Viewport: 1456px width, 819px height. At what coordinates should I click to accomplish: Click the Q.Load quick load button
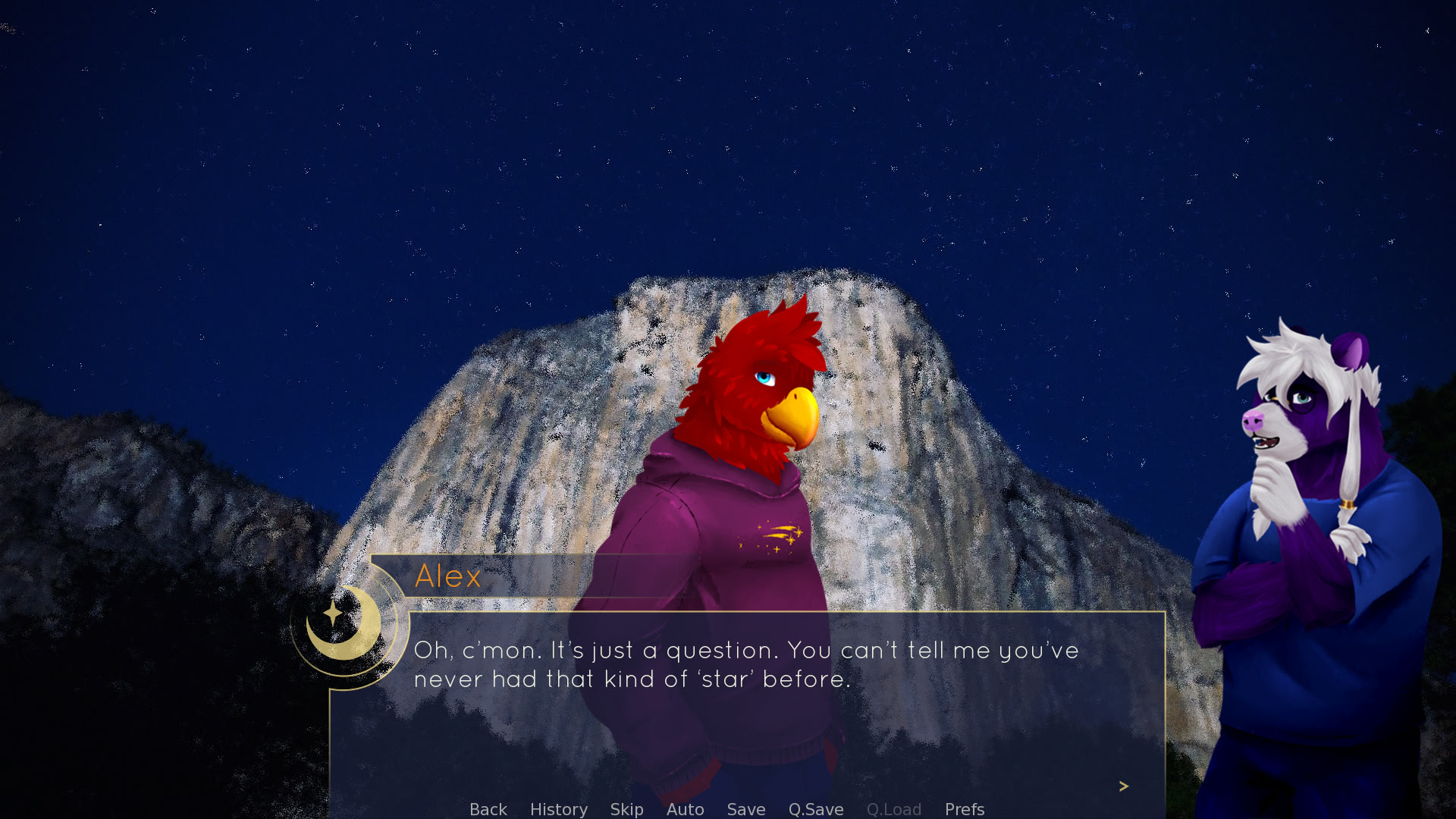pos(893,809)
